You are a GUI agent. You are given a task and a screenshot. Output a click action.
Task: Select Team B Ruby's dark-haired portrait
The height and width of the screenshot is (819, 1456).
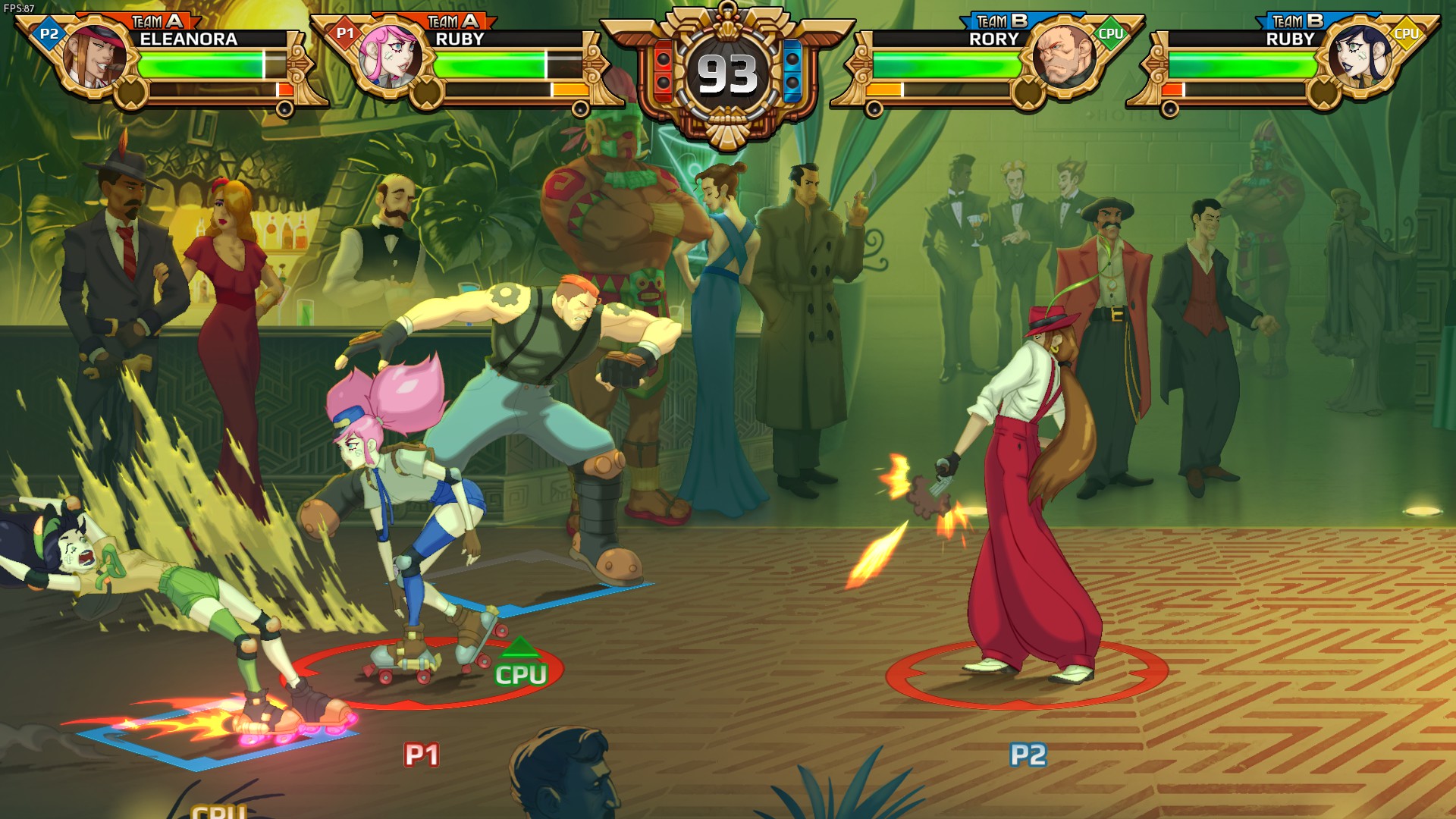pyautogui.click(x=1360, y=57)
